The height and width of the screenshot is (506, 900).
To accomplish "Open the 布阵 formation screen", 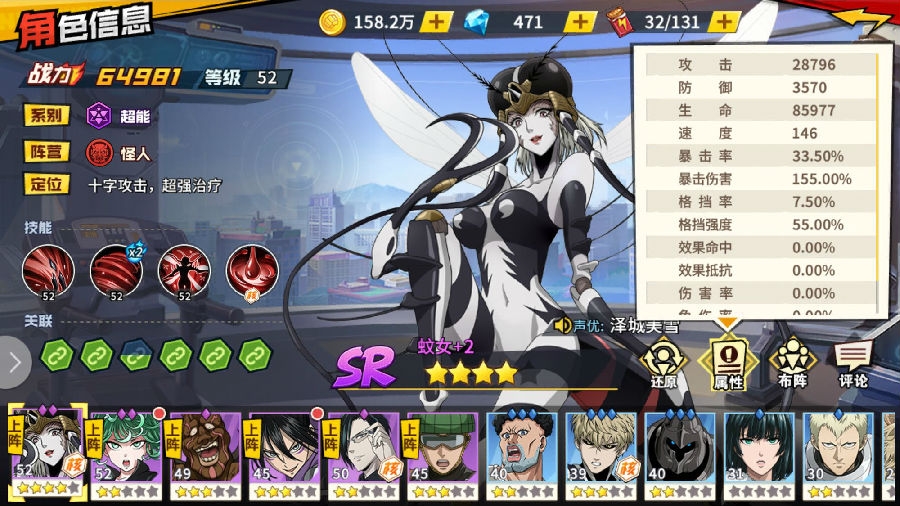I will [792, 362].
